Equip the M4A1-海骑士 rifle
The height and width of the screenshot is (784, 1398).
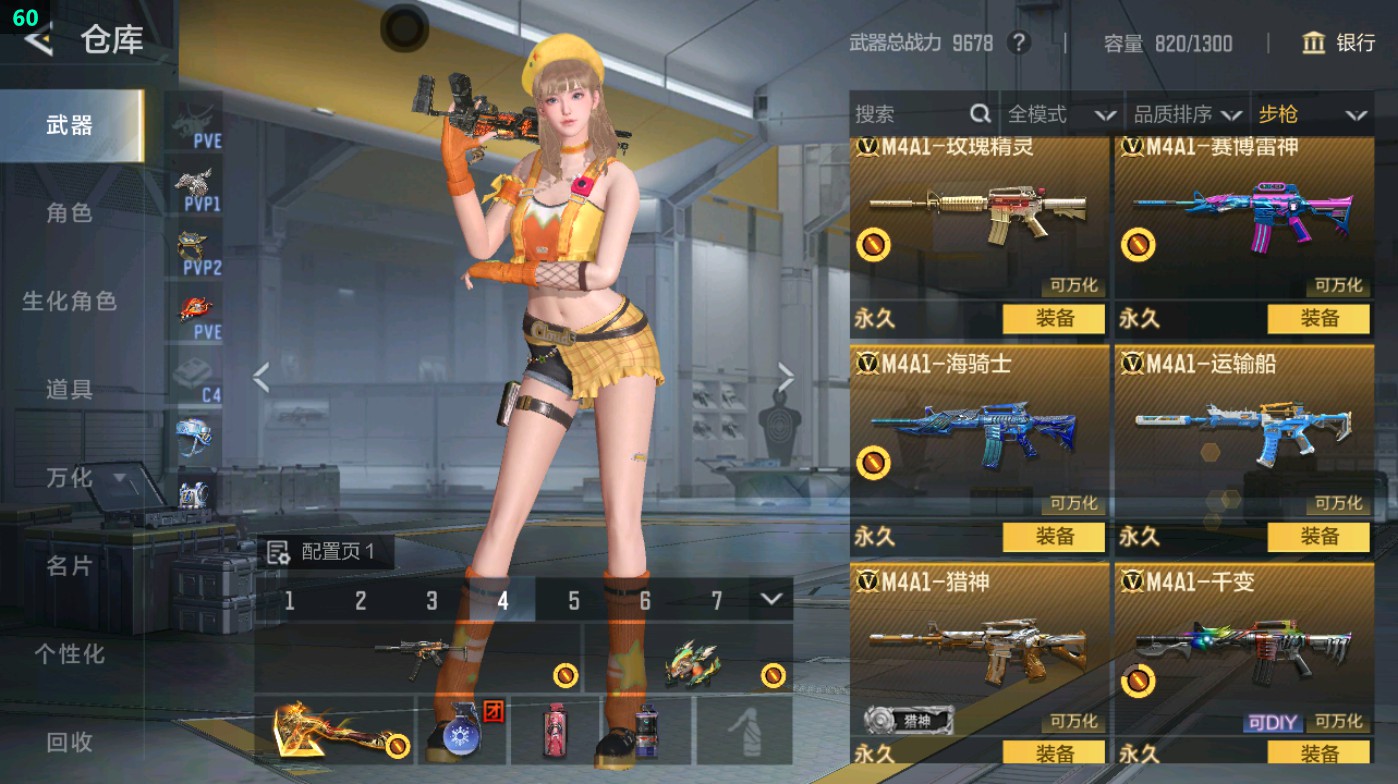1053,537
